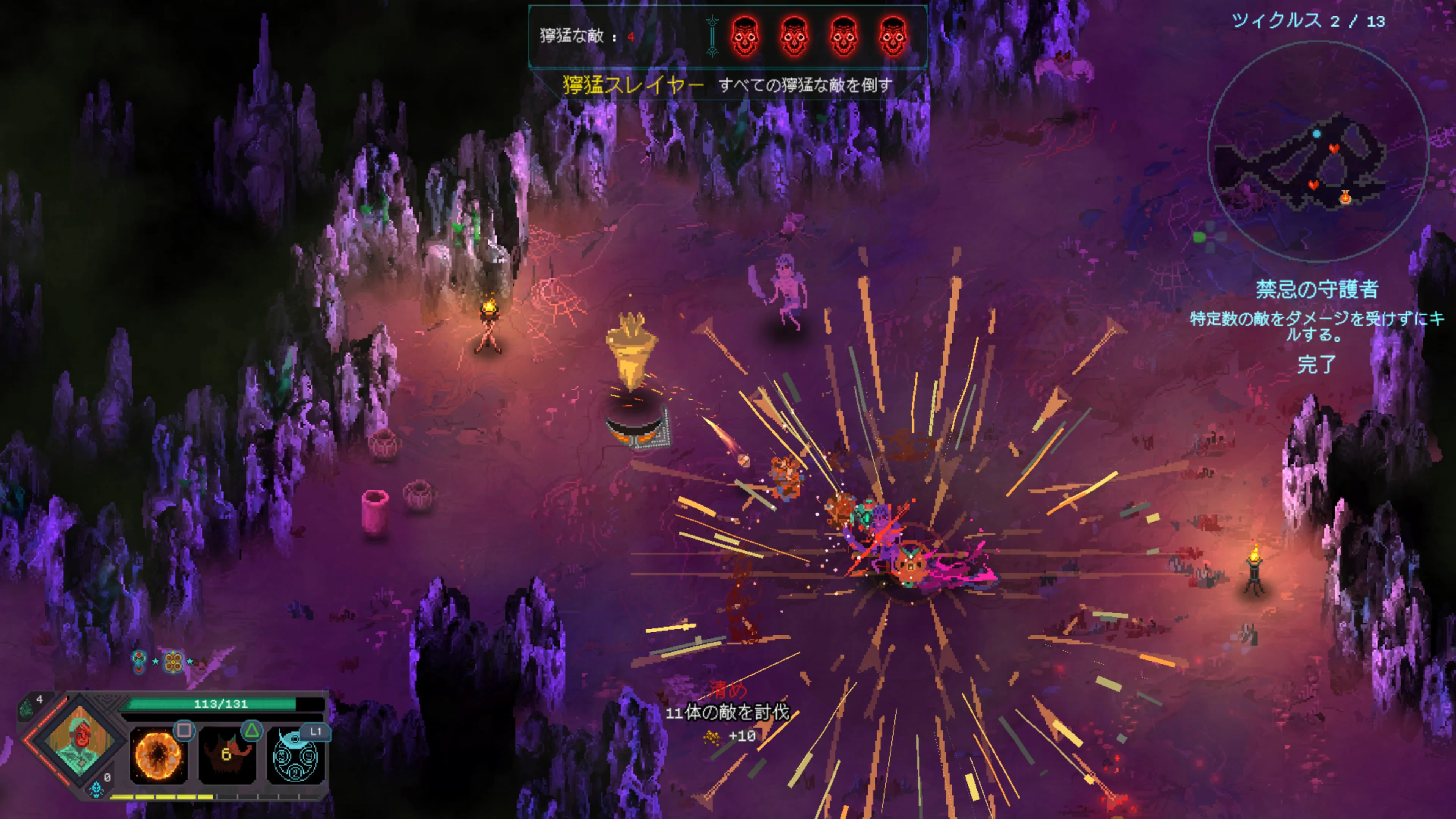Click the first red skull in the ferocious enemies tracker
Screen dimensions: 1456x819
click(745, 38)
